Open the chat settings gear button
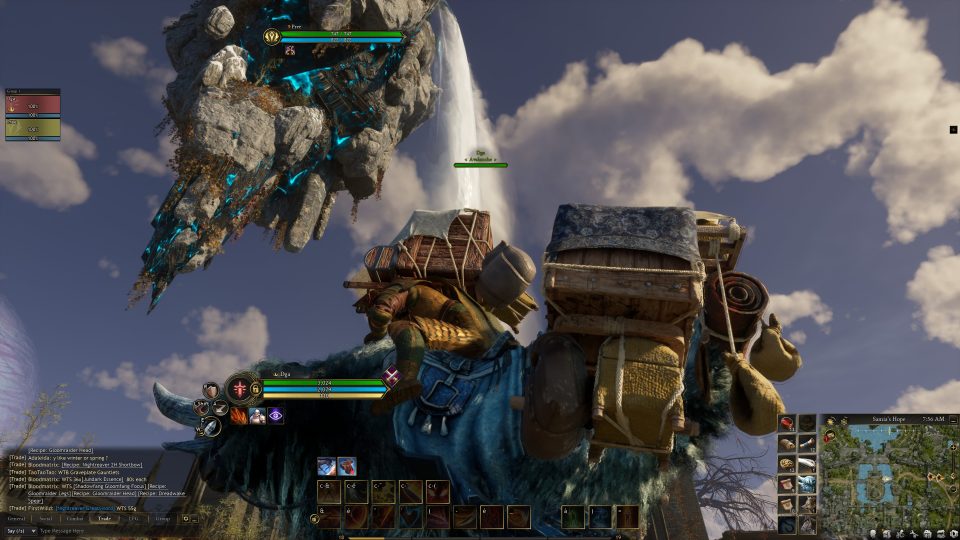 (x=186, y=519)
